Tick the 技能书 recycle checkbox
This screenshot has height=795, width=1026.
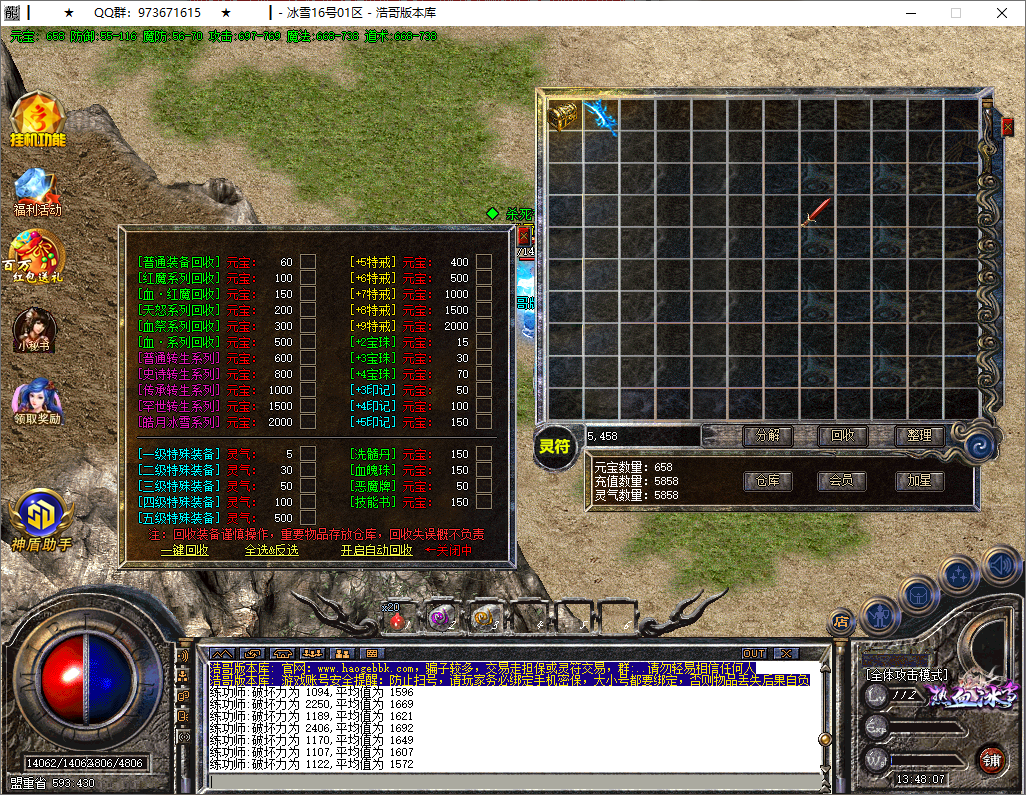point(484,502)
